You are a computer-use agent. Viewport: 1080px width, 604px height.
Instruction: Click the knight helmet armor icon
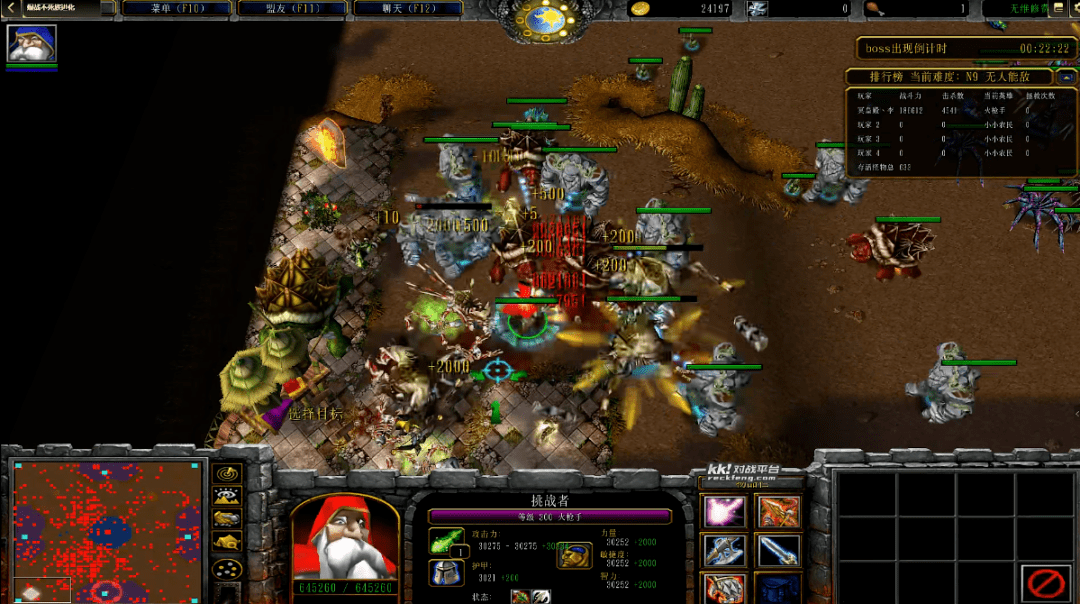[x=446, y=573]
